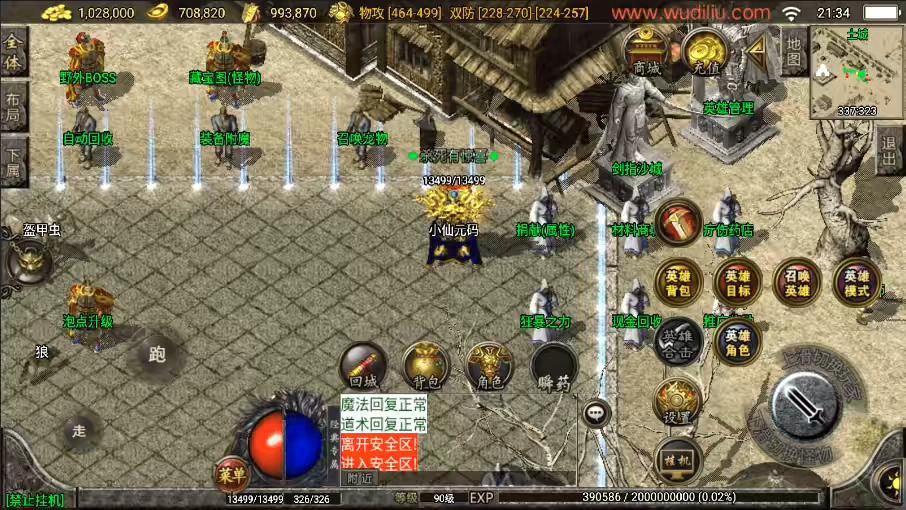Open the 背包 backpack
The image size is (906, 510).
pyautogui.click(x=426, y=367)
